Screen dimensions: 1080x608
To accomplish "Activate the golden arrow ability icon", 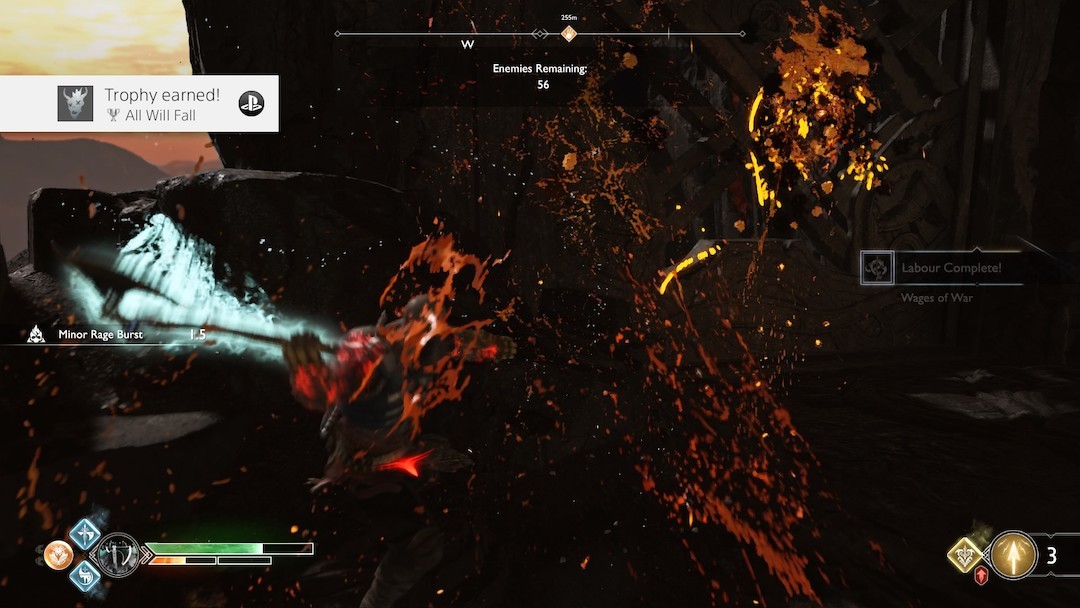I will (x=1014, y=555).
